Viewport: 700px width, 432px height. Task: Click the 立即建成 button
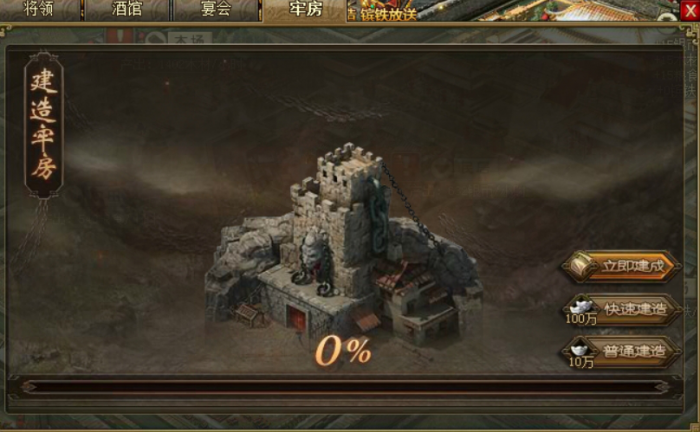(623, 267)
